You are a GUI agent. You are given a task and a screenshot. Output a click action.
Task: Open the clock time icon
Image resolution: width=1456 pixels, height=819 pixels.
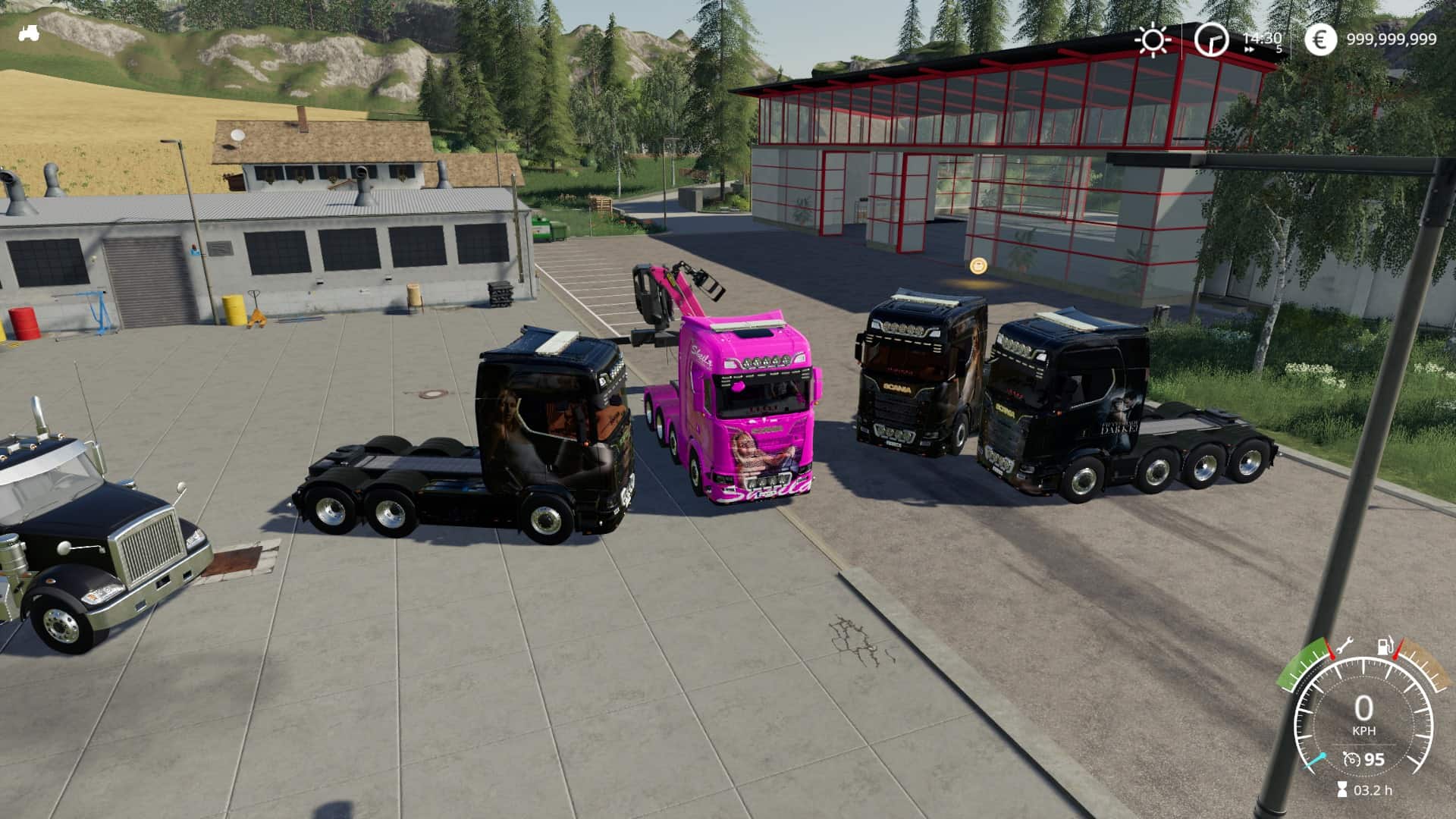(1211, 39)
